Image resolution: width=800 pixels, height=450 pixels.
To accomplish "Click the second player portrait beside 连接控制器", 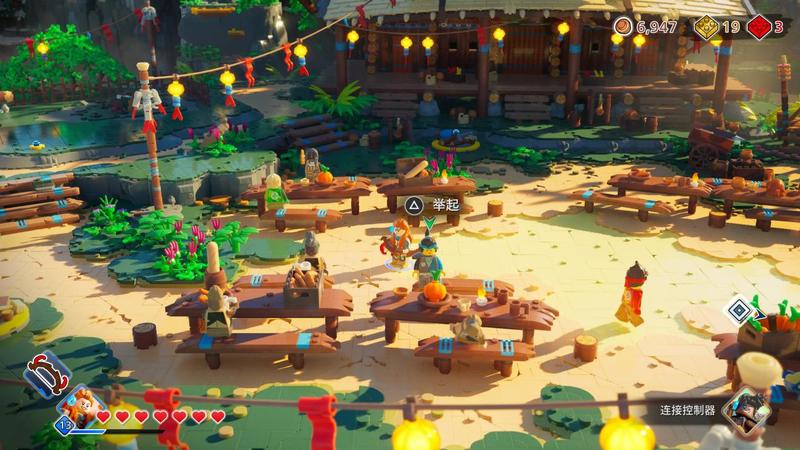I will 744,408.
